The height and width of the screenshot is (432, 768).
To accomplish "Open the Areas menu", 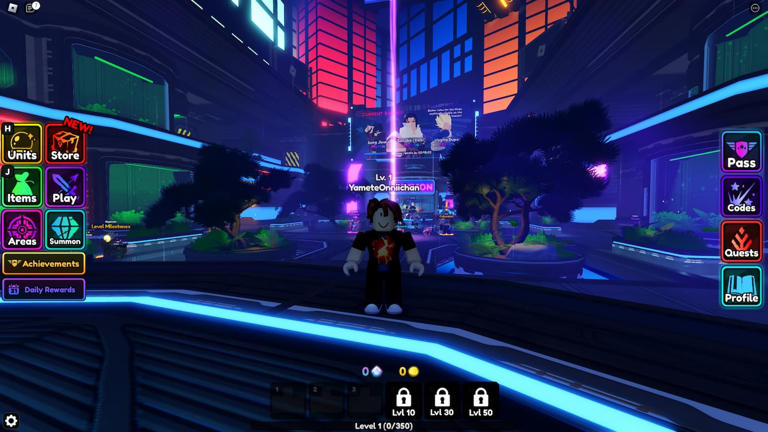I will (22, 230).
